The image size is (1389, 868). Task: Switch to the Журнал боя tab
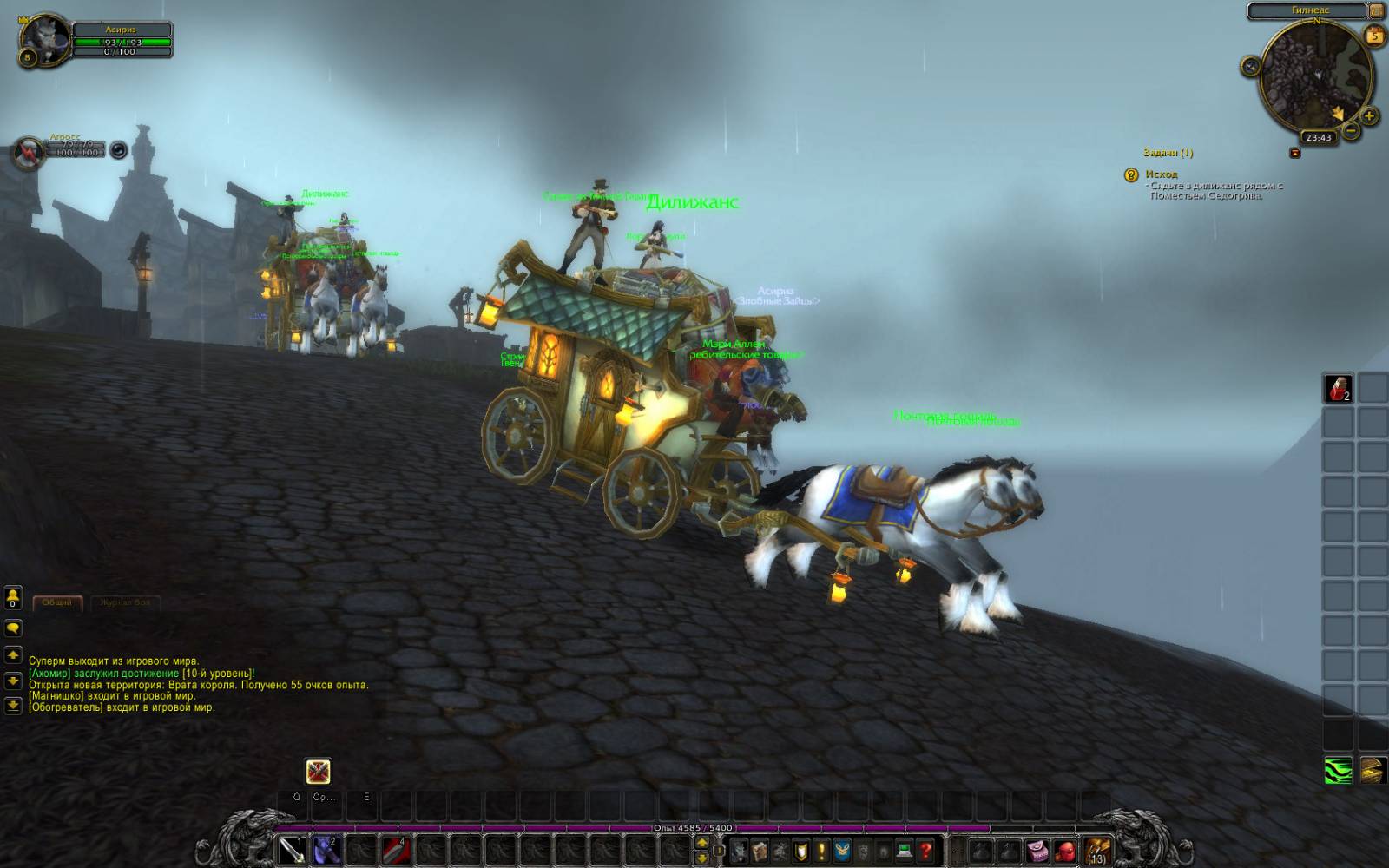125,602
